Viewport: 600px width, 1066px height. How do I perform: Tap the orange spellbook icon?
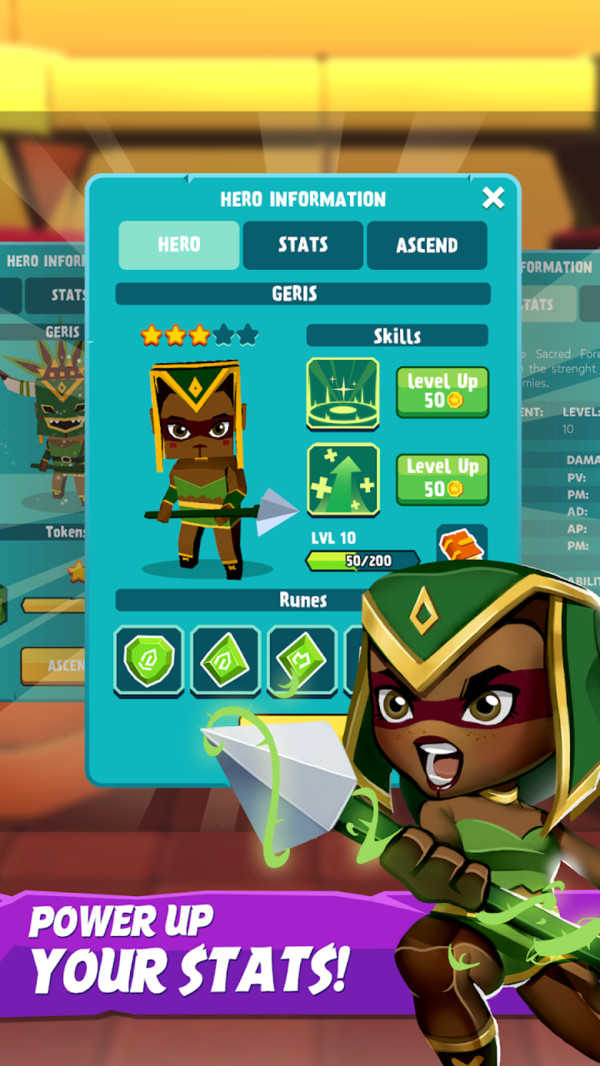pos(461,543)
